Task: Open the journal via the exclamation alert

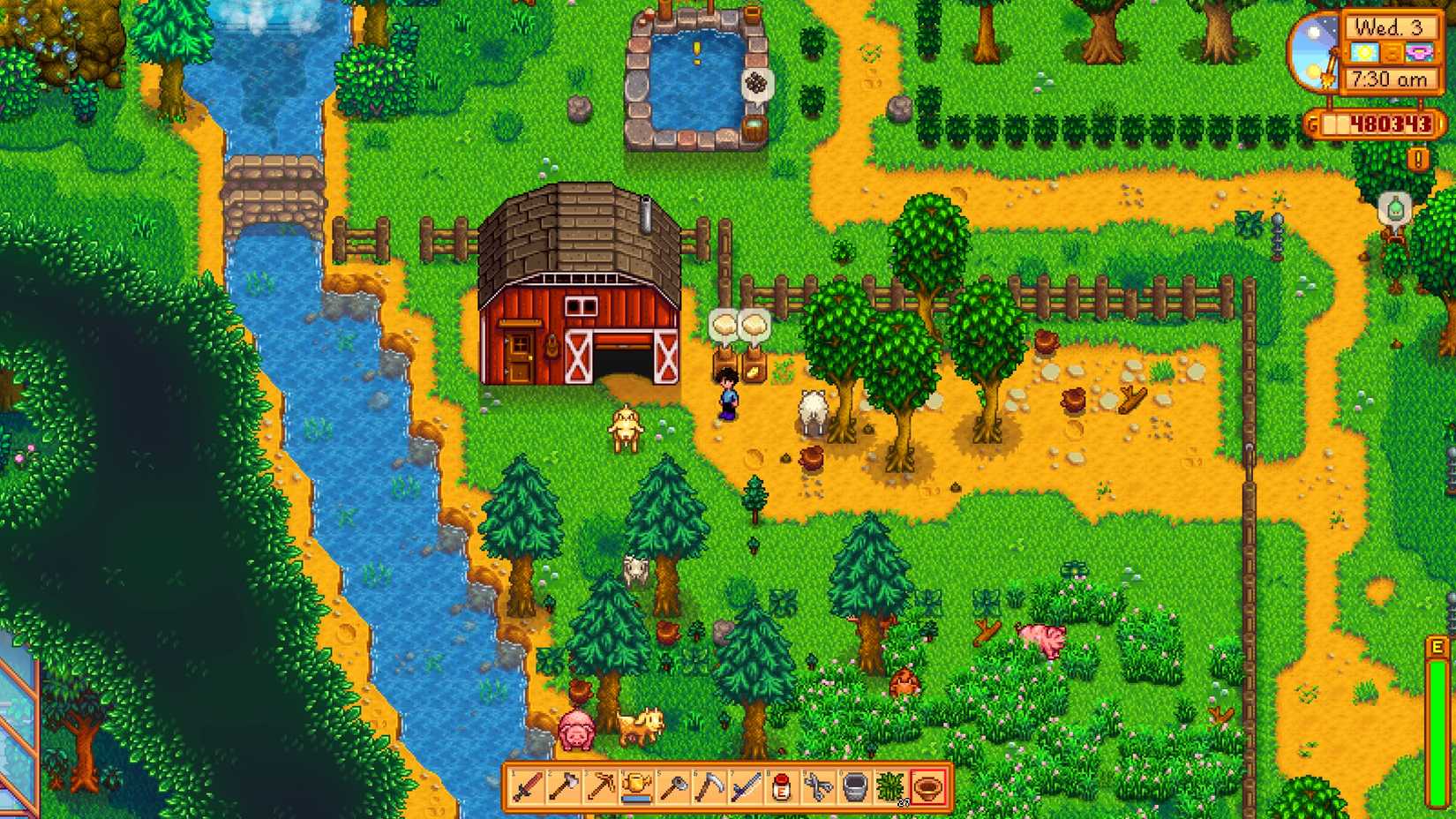Action: [x=1417, y=159]
